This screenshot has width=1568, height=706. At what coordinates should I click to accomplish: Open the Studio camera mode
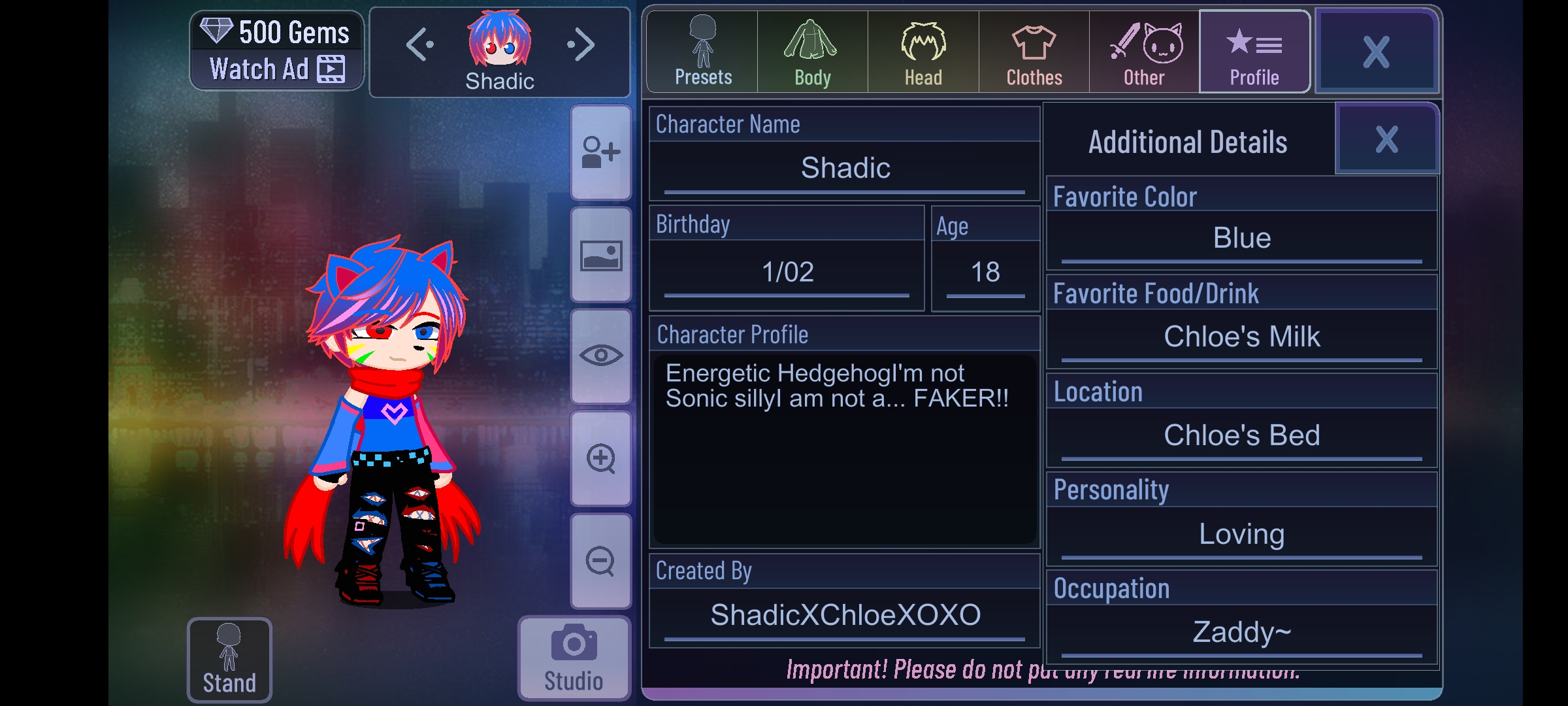tap(574, 658)
